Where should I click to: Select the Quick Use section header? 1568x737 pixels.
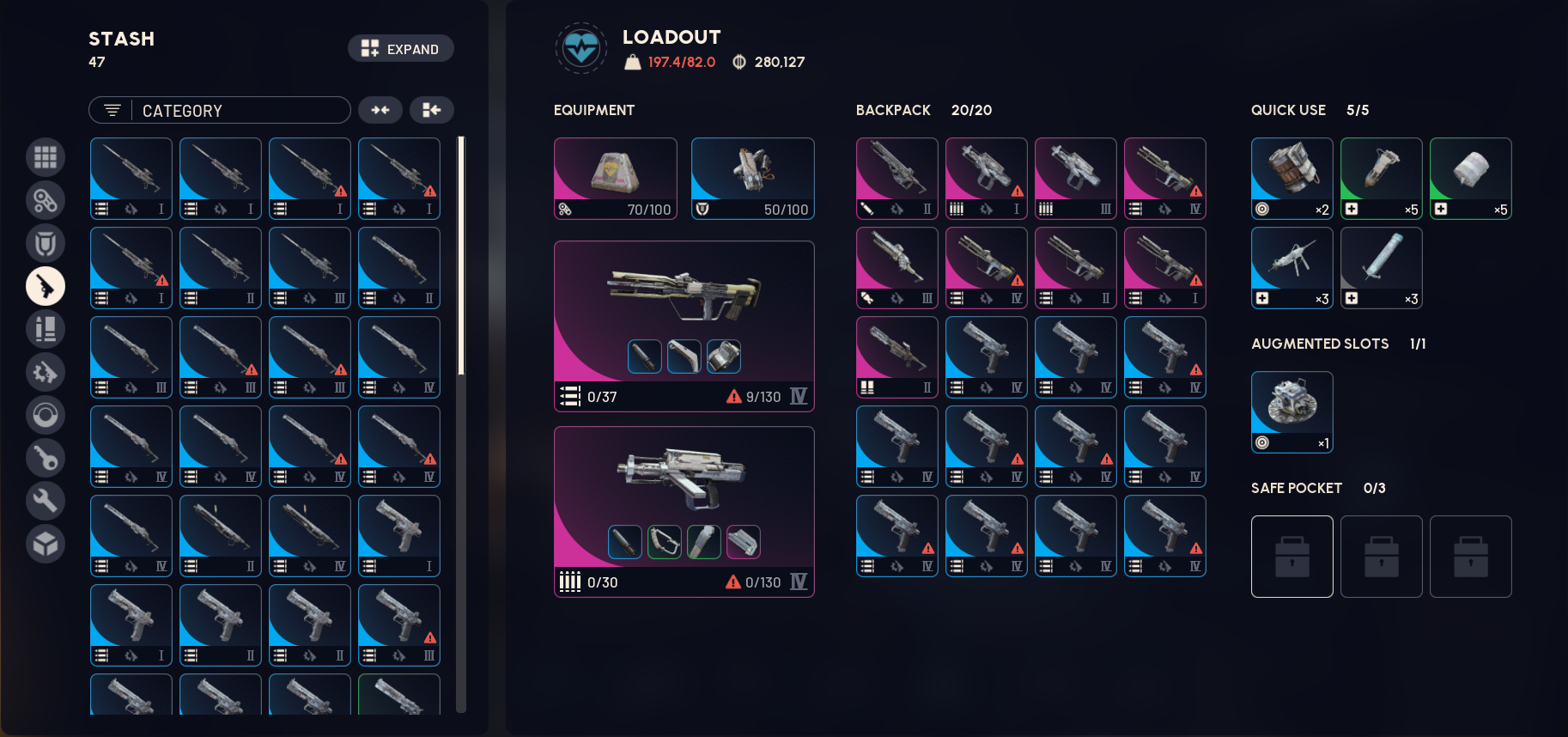[x=1288, y=110]
